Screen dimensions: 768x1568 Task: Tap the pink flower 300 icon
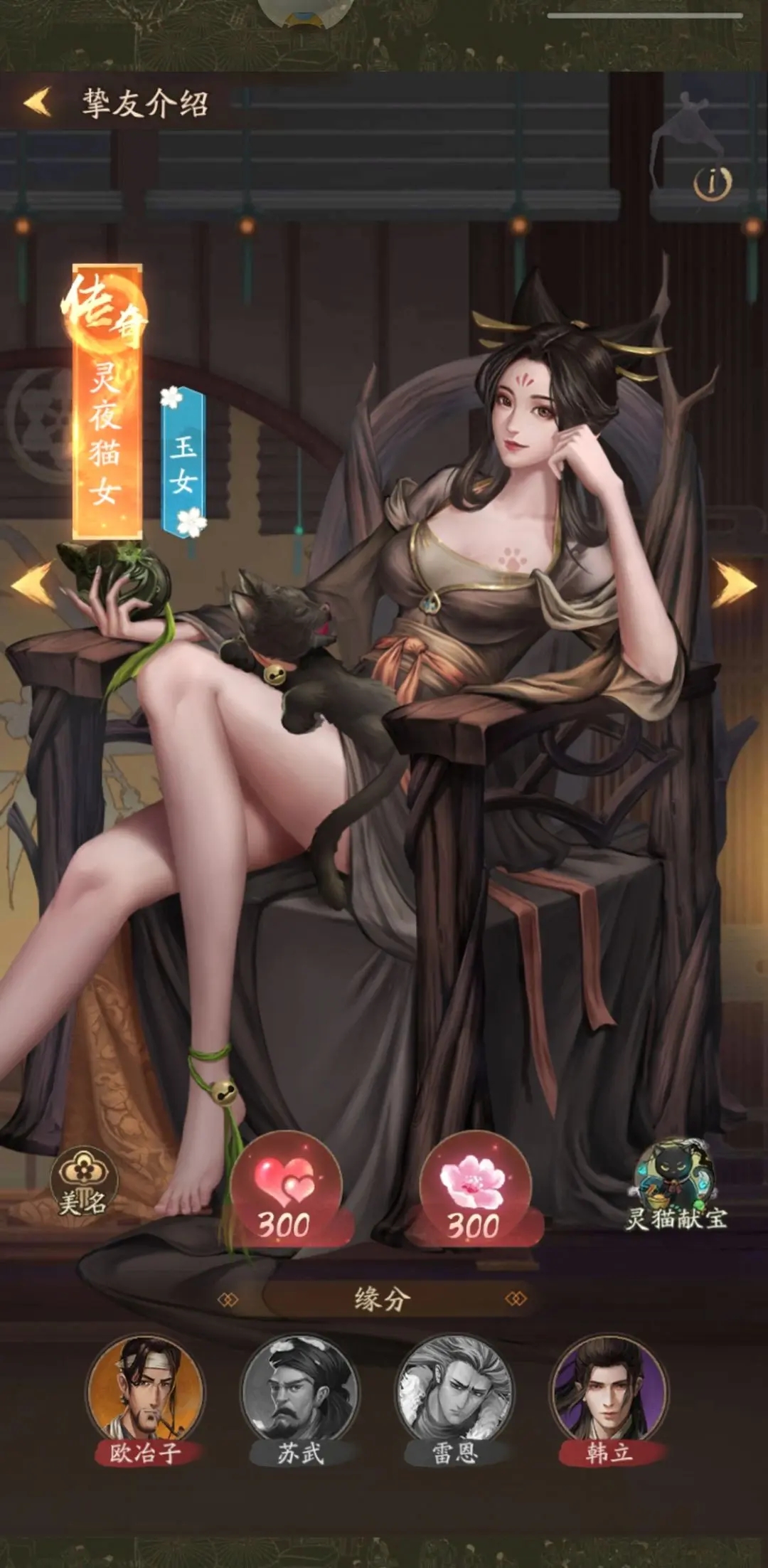coord(474,1190)
